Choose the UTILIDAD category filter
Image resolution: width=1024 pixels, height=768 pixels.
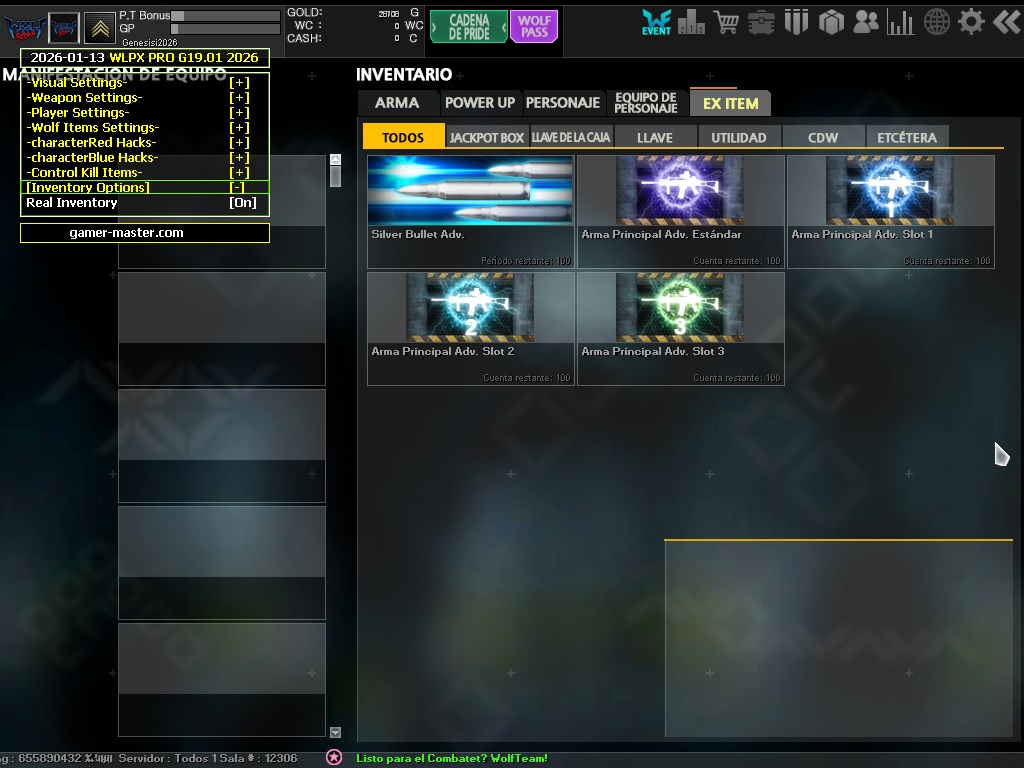(739, 138)
